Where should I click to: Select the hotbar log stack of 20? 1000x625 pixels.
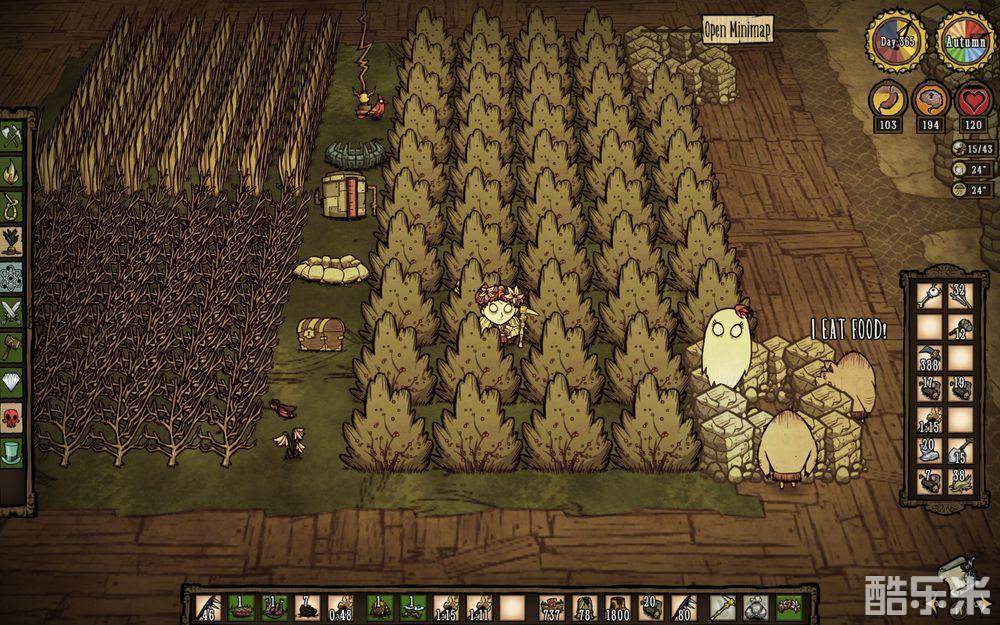pyautogui.click(x=650, y=605)
